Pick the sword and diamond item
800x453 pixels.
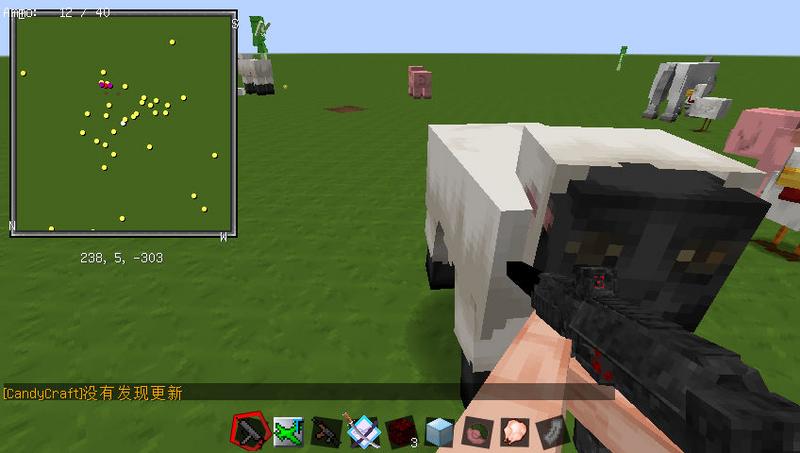click(x=362, y=431)
